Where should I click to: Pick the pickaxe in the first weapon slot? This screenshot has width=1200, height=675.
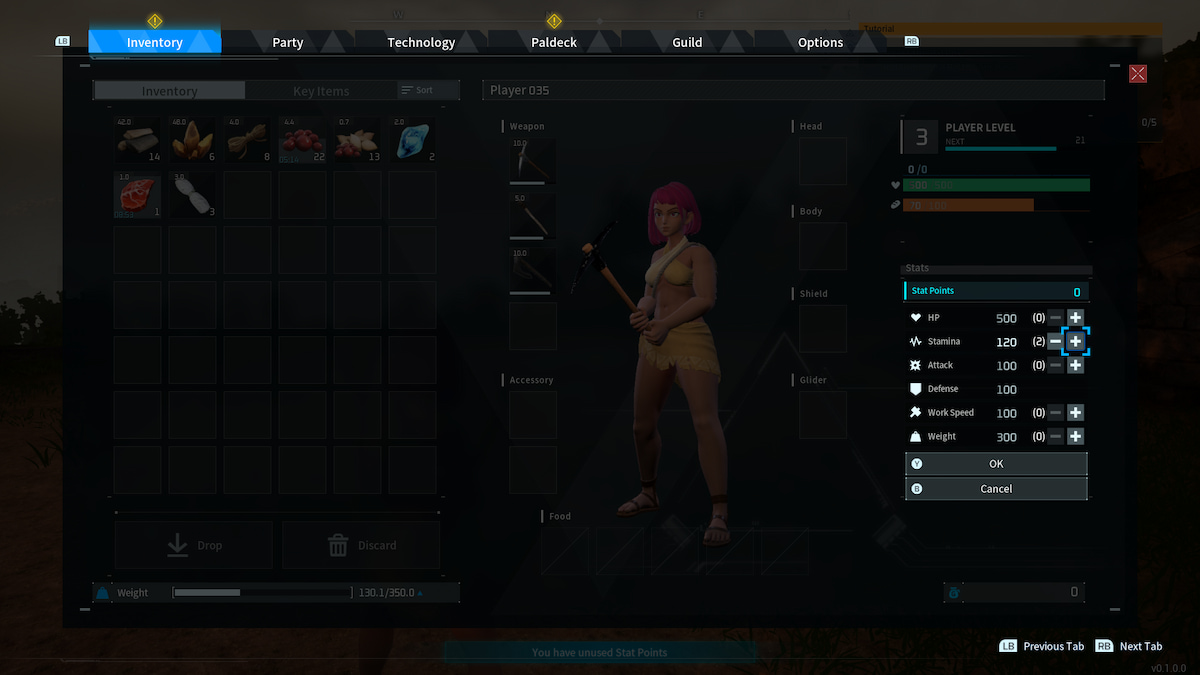coord(533,160)
